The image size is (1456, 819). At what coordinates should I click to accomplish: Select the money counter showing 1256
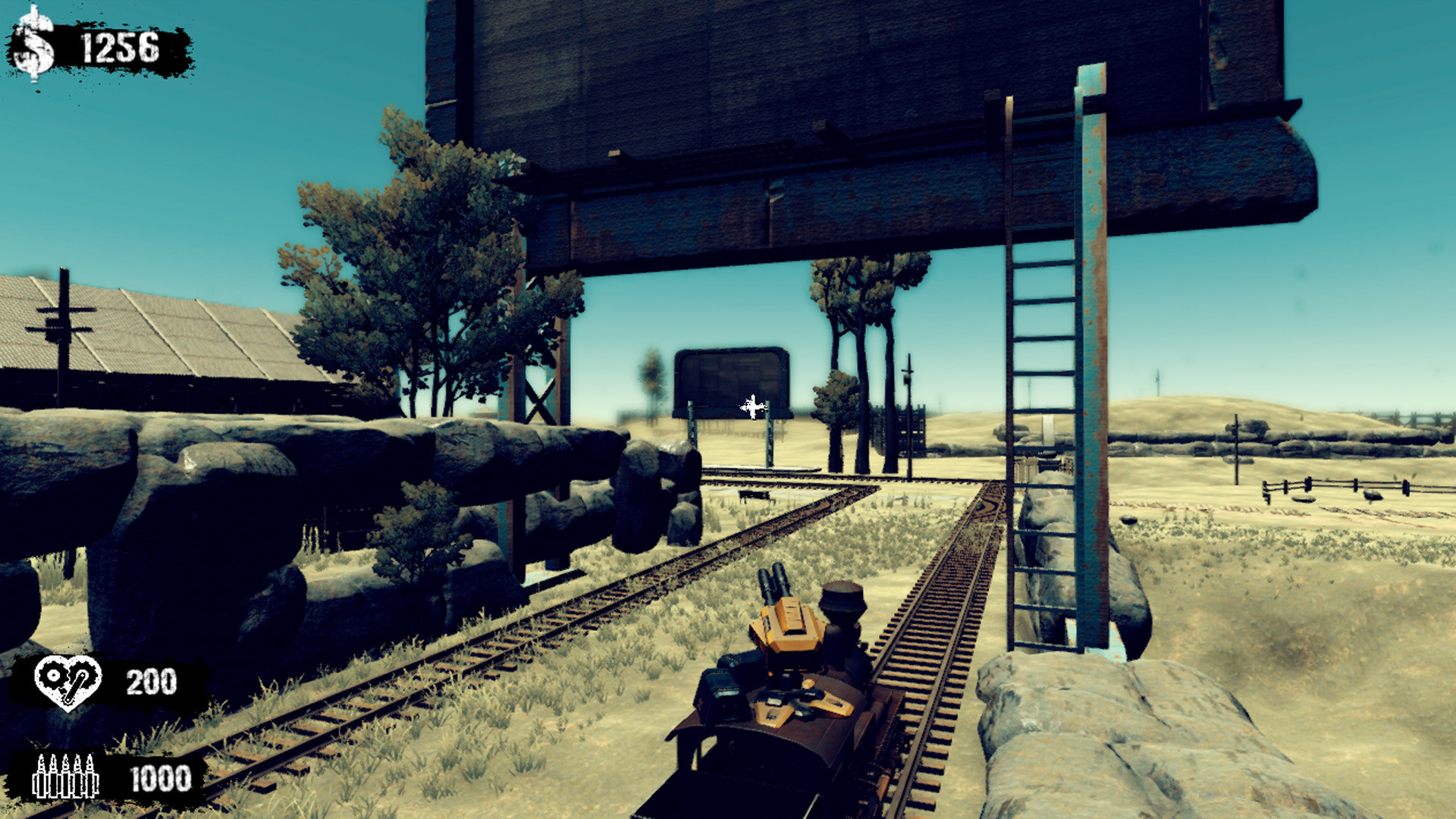[x=121, y=47]
